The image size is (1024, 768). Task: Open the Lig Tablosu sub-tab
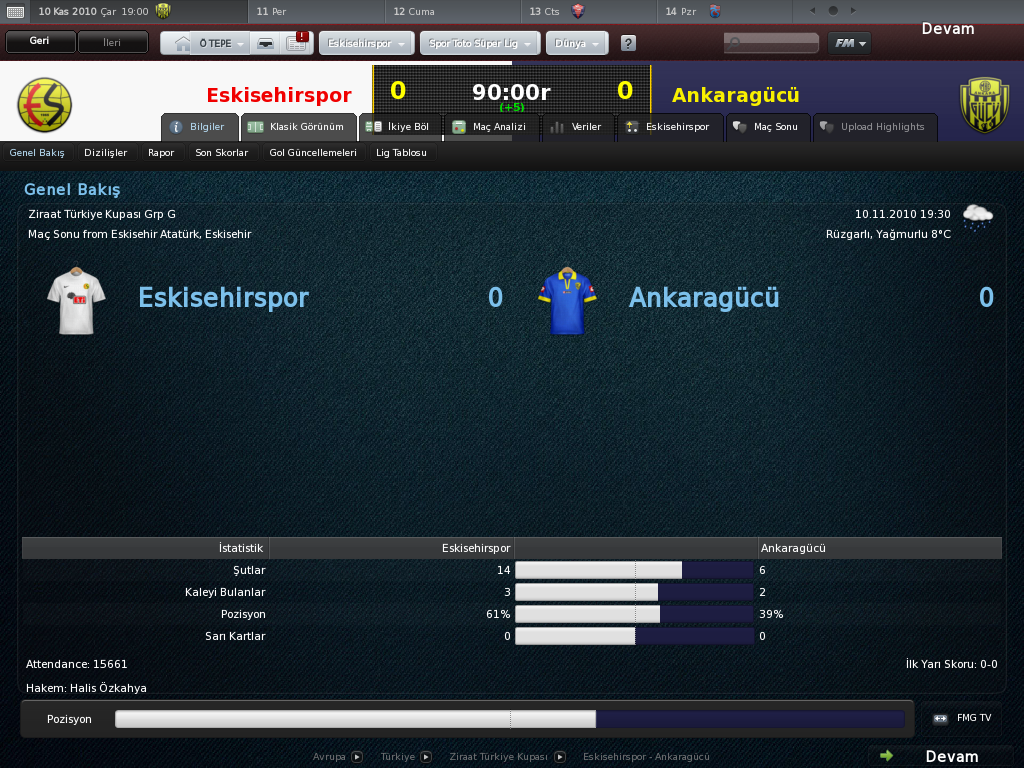401,153
